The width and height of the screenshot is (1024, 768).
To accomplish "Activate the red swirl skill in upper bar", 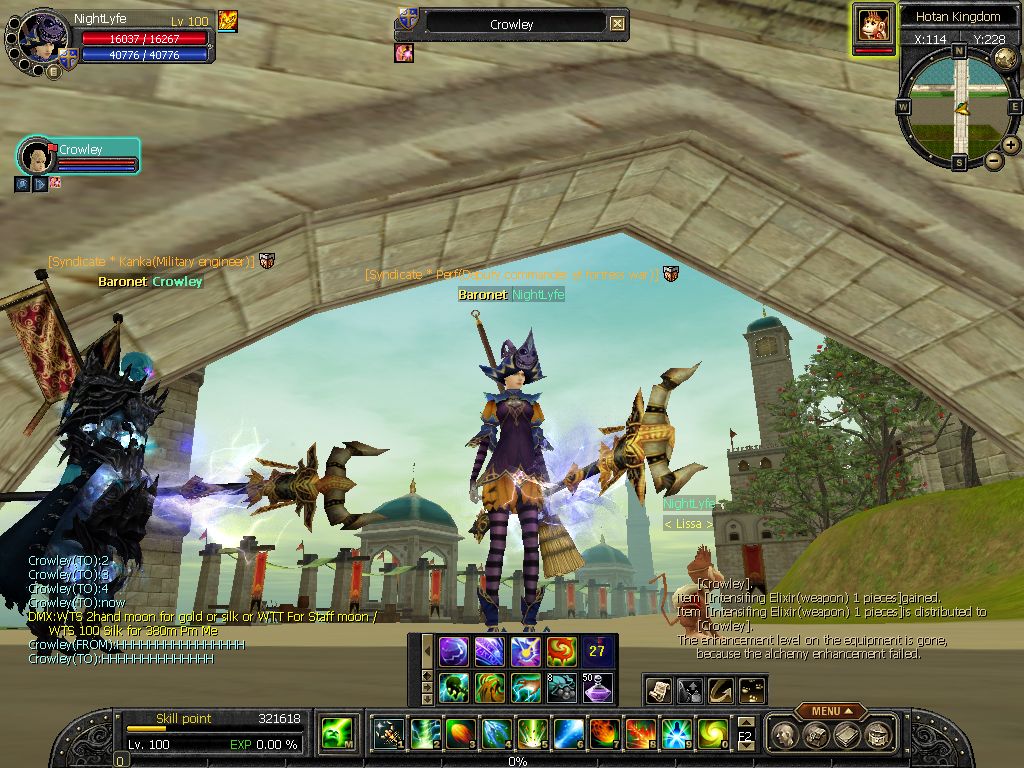I will click(x=561, y=651).
